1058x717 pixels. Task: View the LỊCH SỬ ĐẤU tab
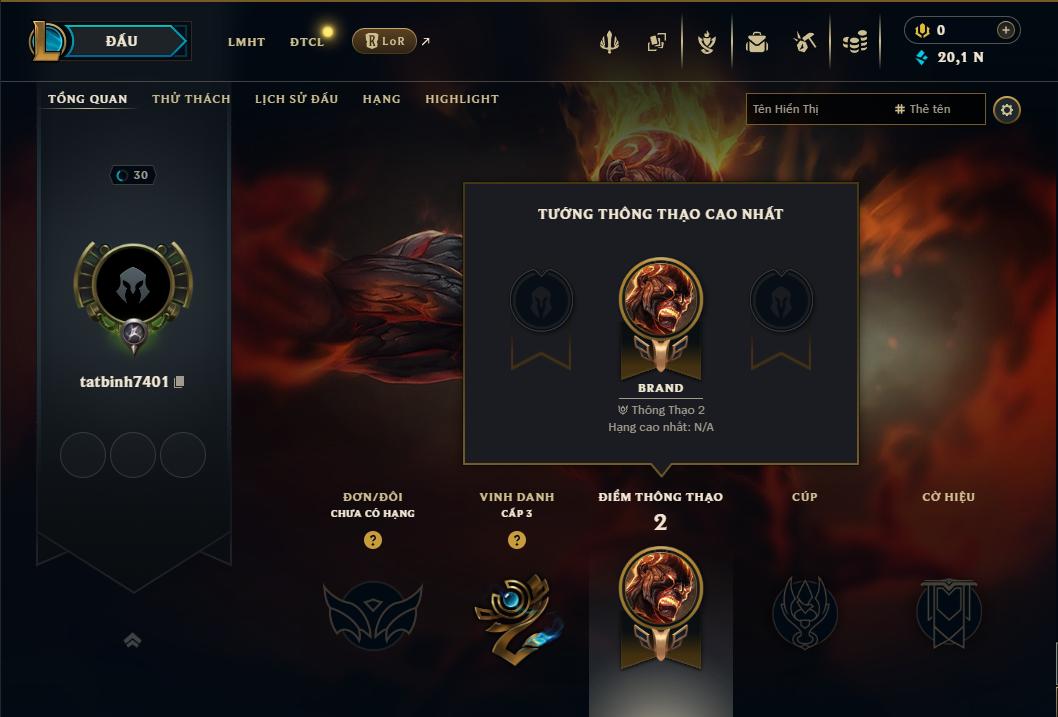296,99
